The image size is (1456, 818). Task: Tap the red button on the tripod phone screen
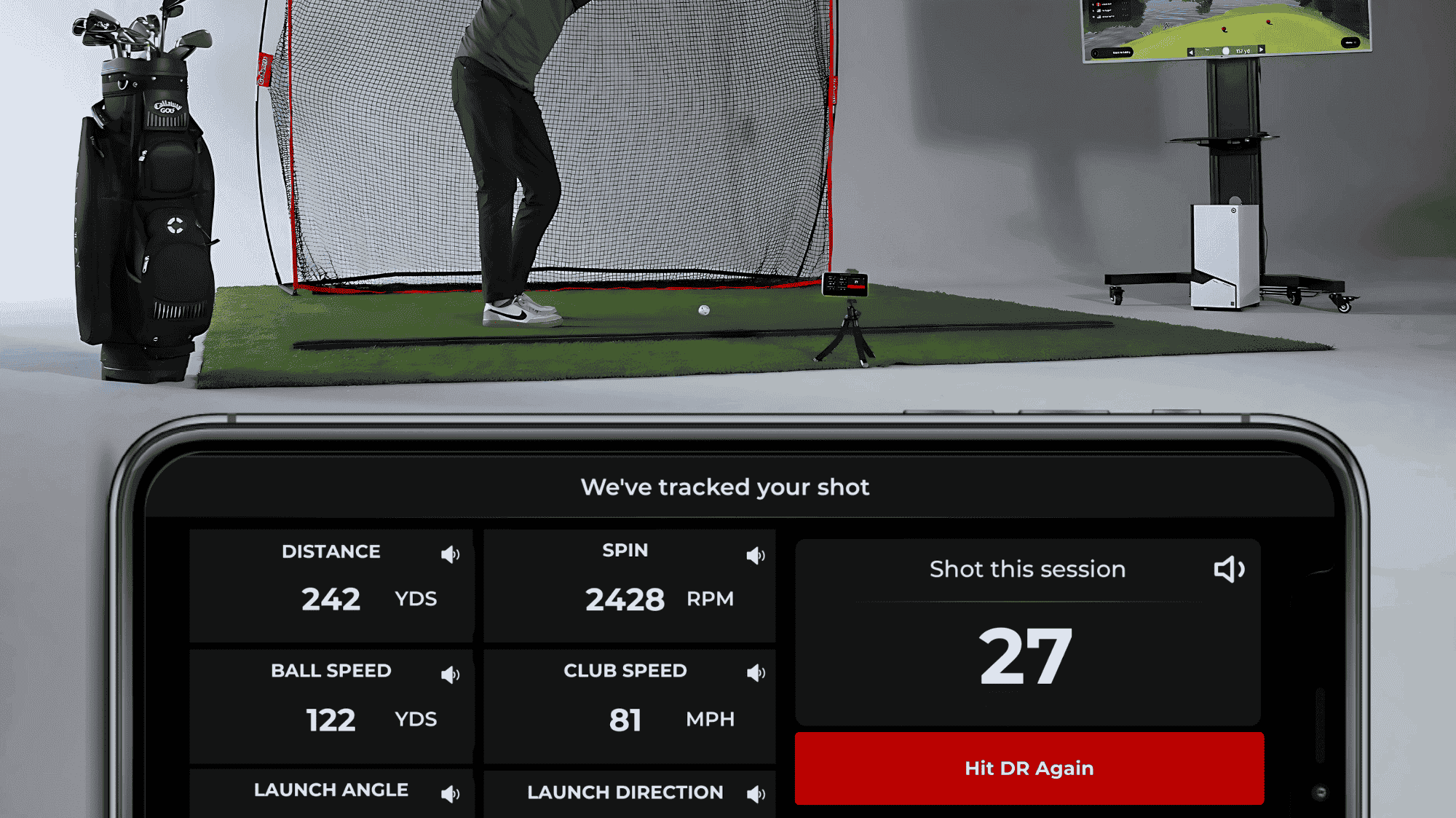[856, 287]
